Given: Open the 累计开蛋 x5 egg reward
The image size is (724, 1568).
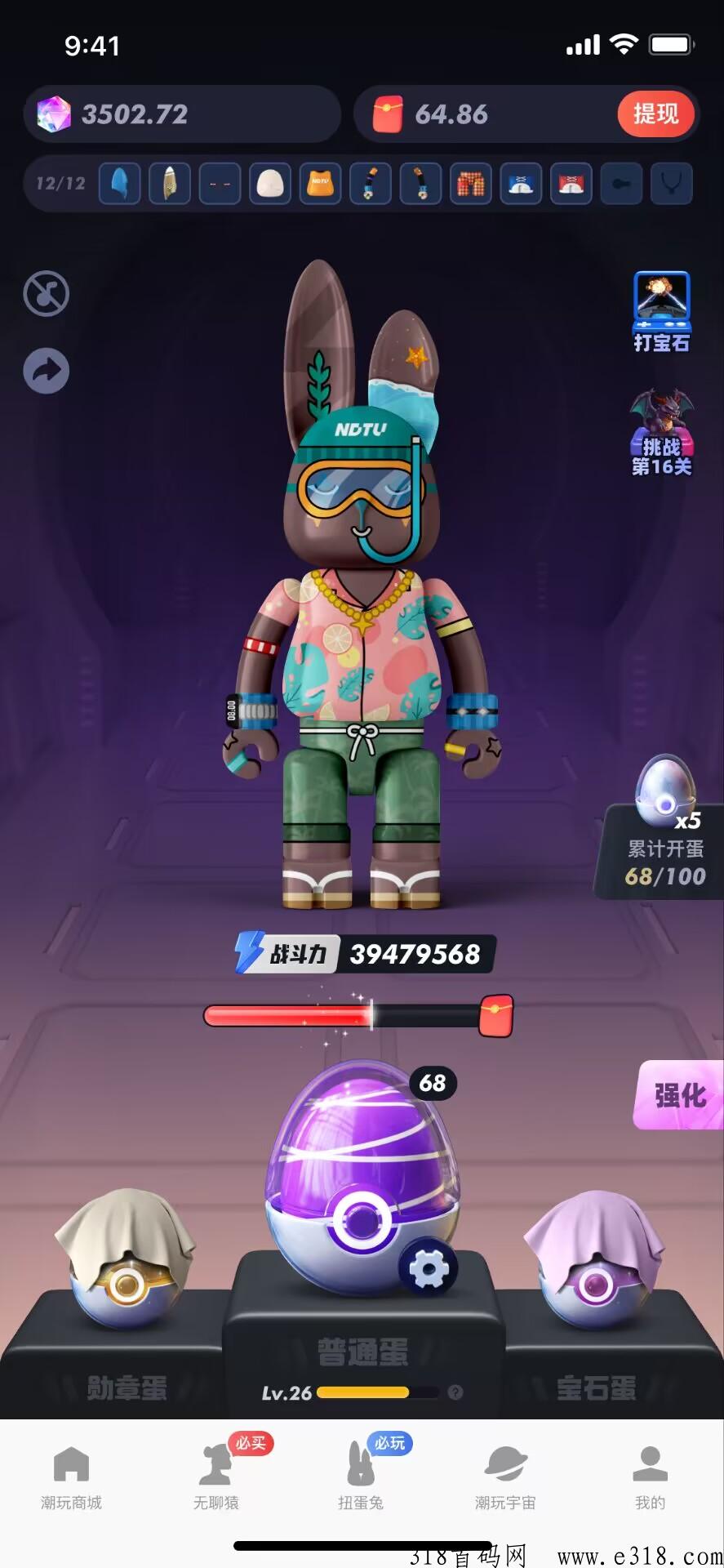Looking at the screenshot, I should 664,826.
